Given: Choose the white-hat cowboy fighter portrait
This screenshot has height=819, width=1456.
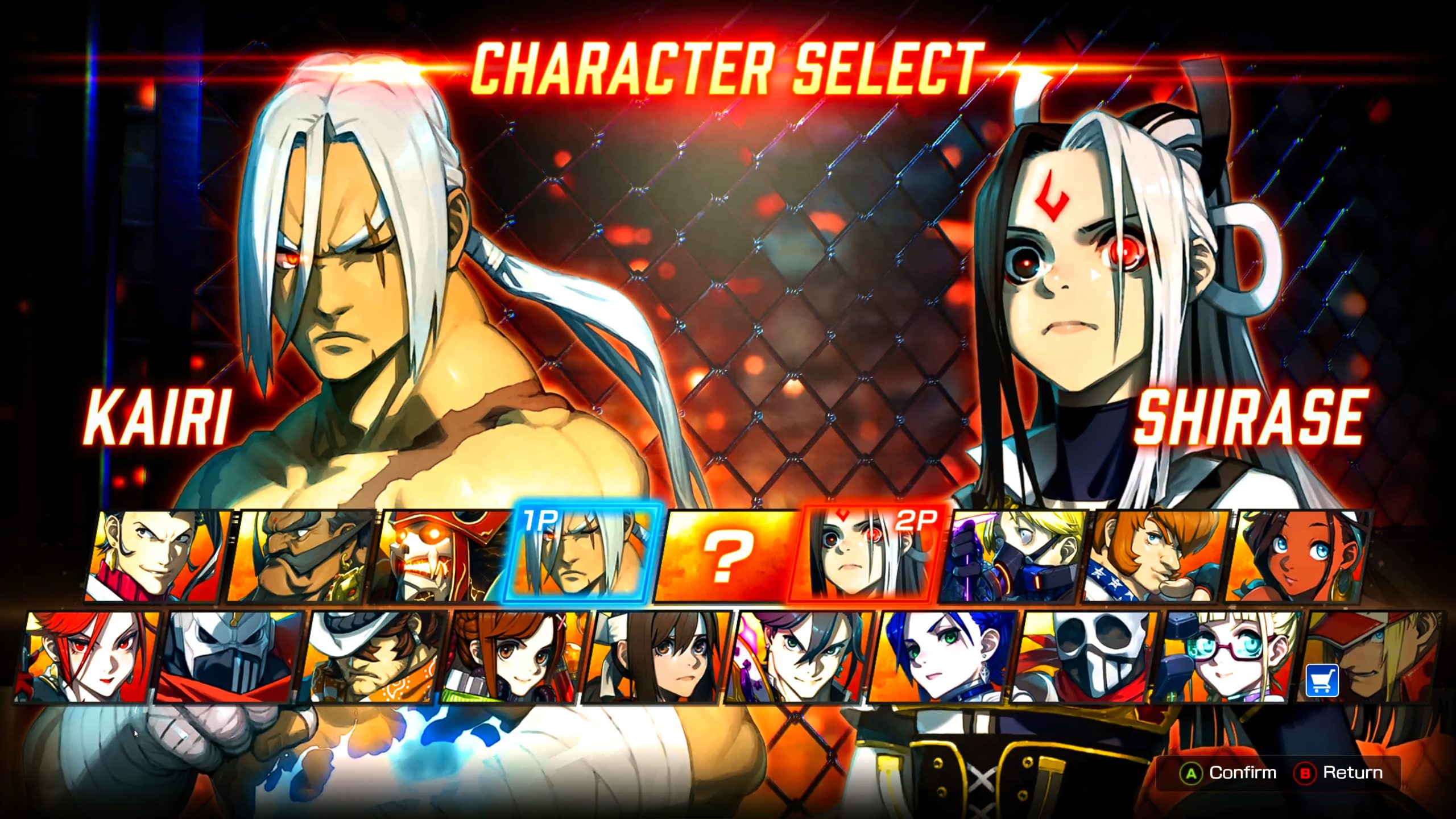Looking at the screenshot, I should click(x=373, y=657).
